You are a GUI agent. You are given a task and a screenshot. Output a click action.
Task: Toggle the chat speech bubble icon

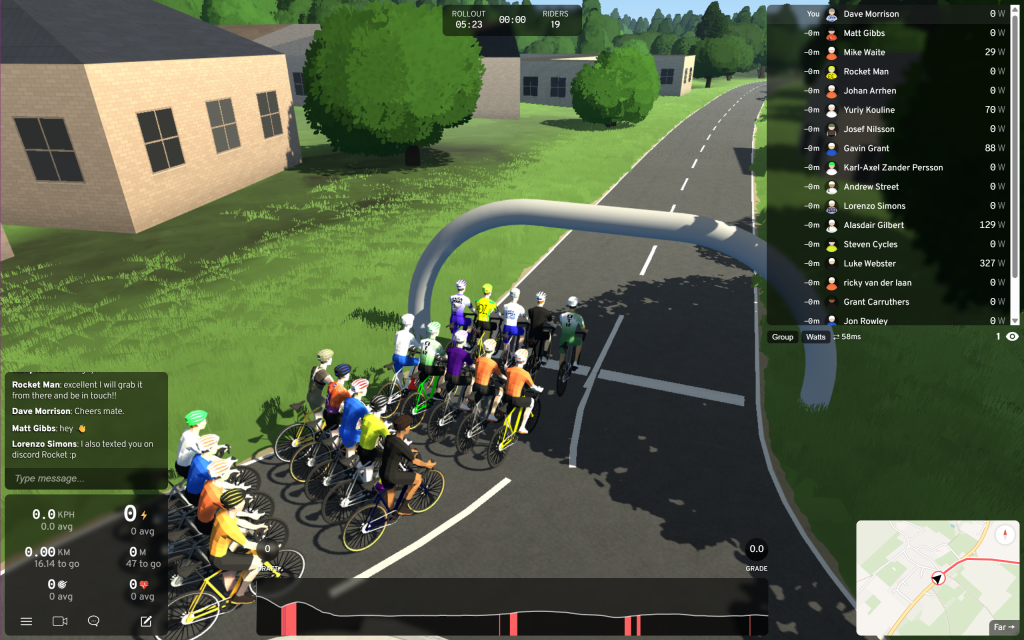(x=94, y=621)
